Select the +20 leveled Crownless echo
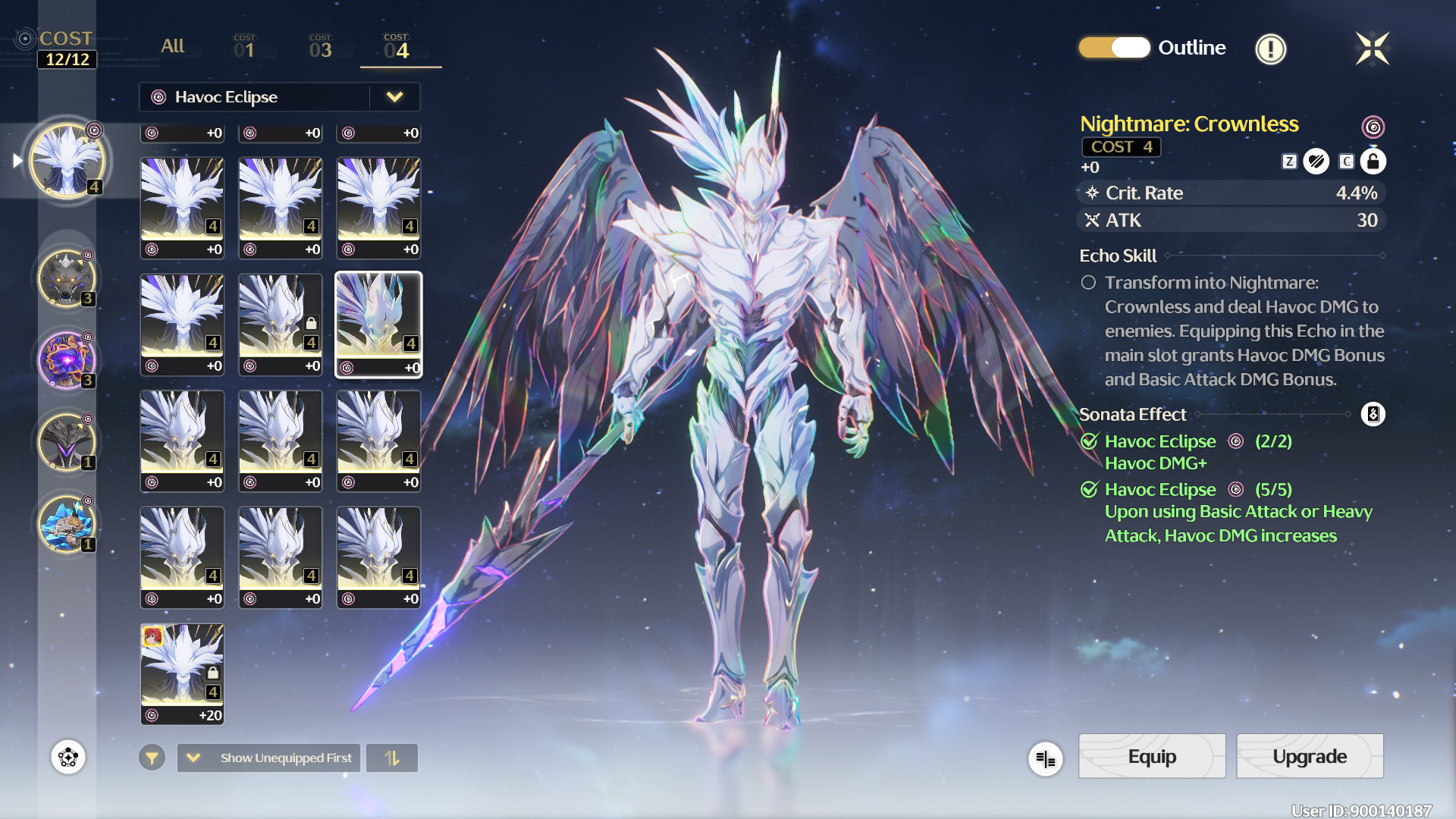Viewport: 1456px width, 819px height. 182,673
